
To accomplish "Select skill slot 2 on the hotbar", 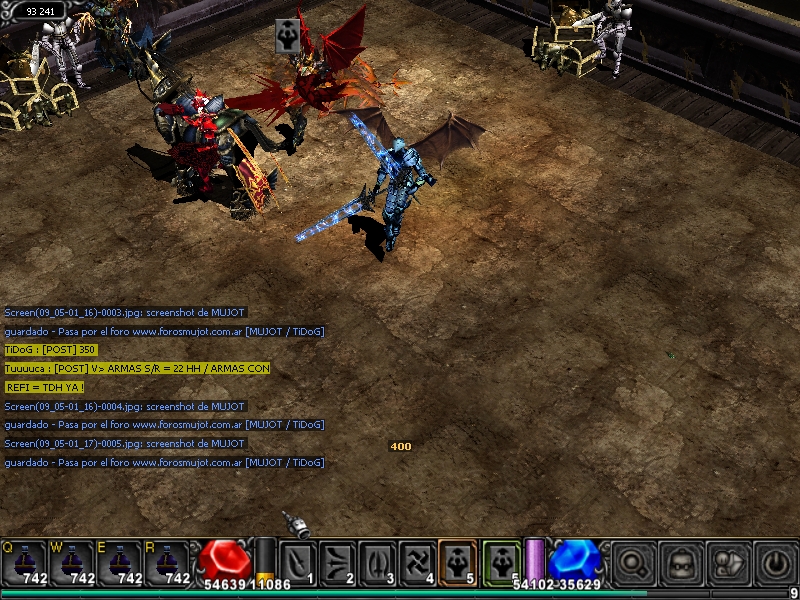I will click(339, 562).
